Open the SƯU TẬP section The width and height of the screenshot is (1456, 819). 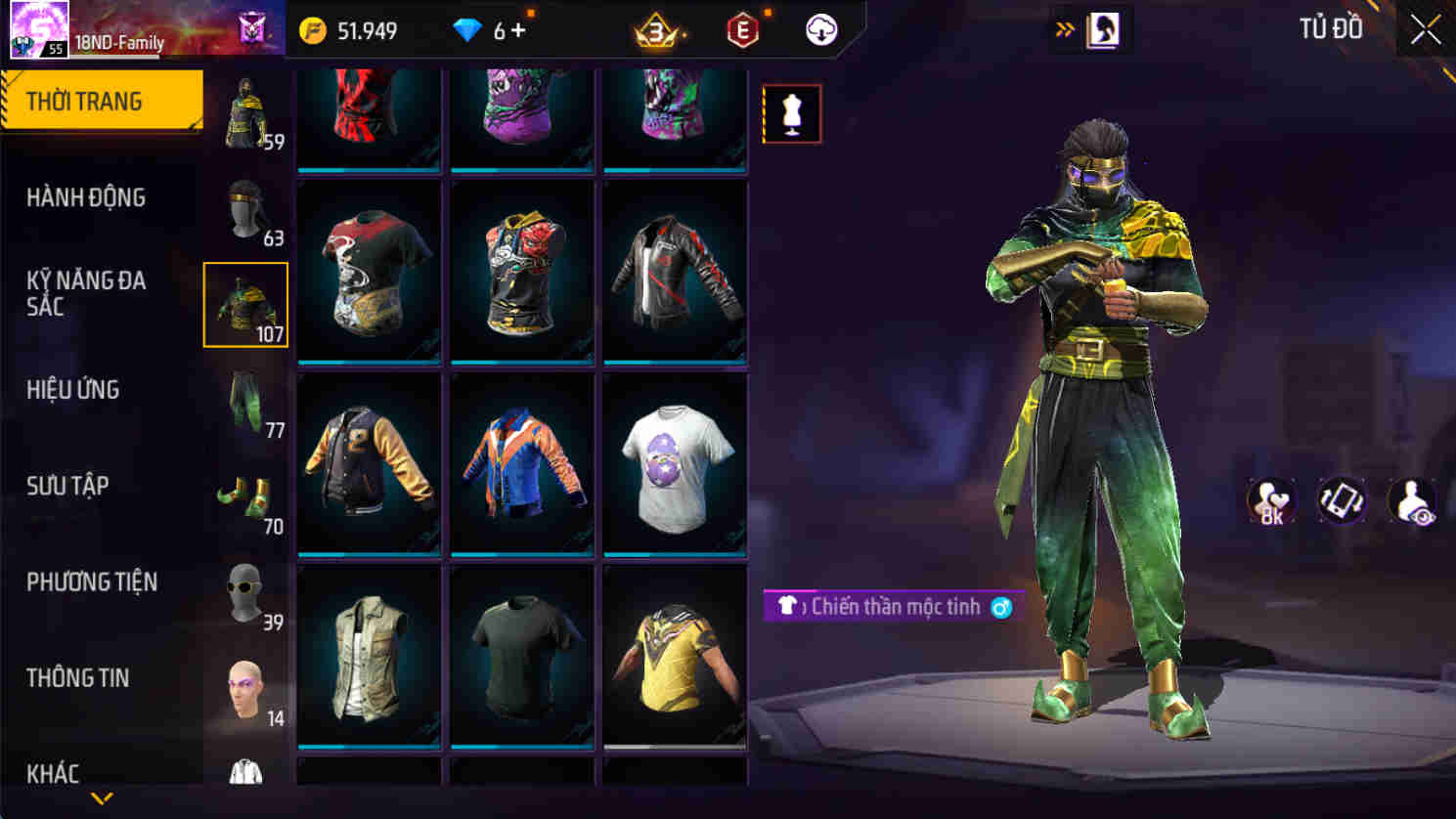pos(67,486)
